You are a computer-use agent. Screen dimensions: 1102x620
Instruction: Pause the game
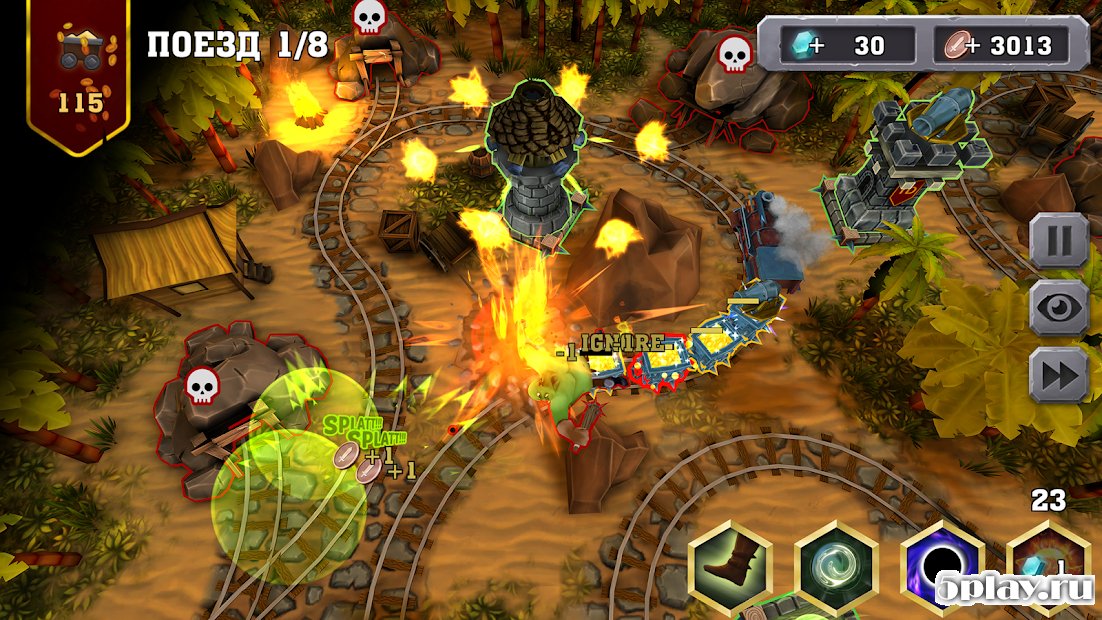pos(1058,241)
